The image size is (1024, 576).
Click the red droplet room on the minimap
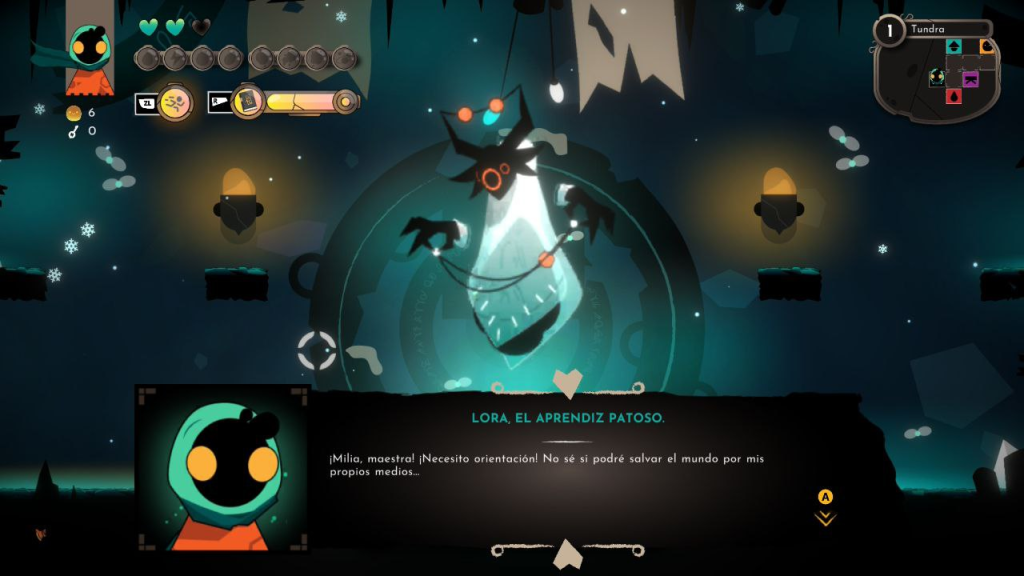(954, 96)
